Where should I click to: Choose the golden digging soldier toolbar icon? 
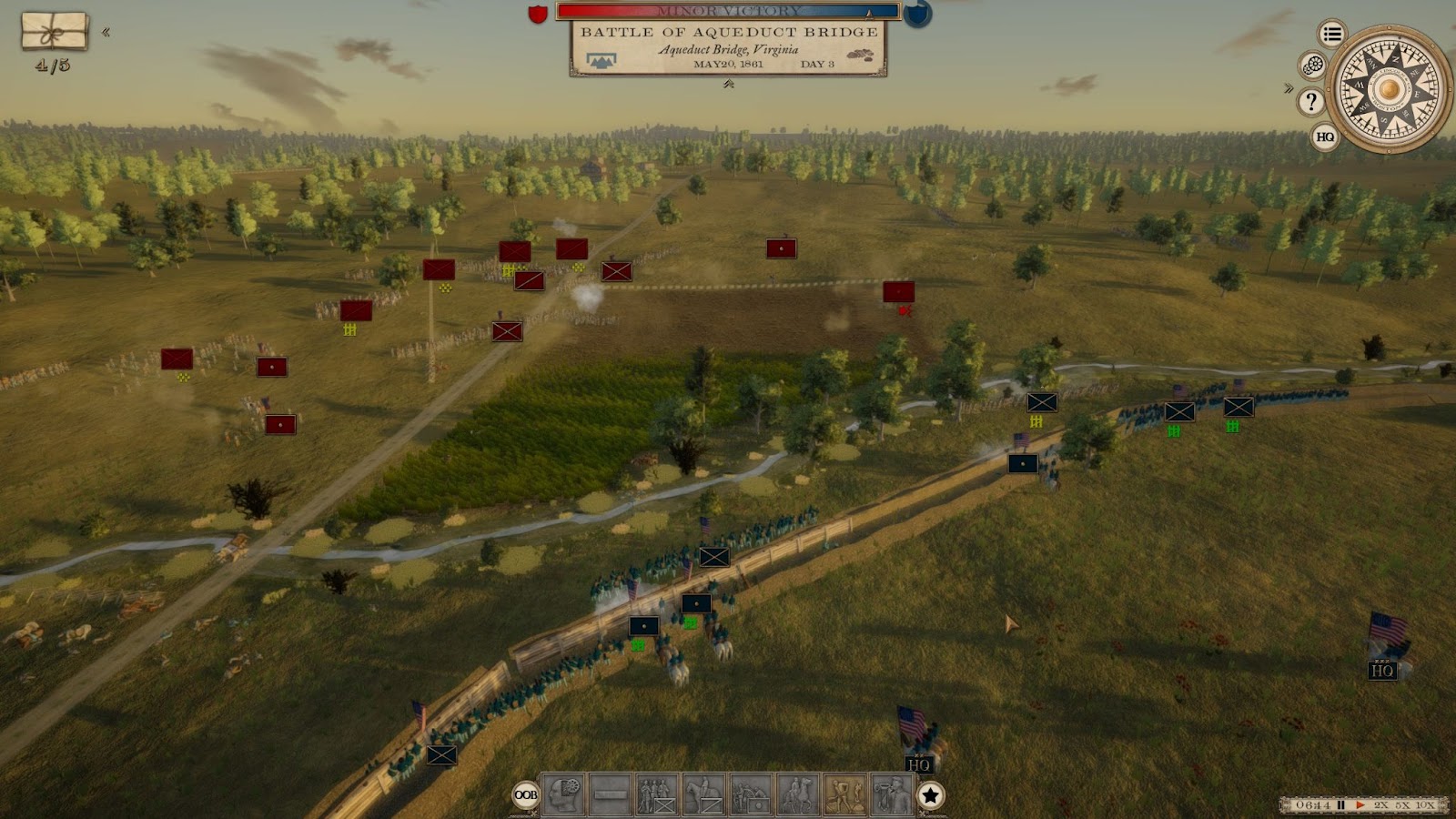[x=845, y=794]
